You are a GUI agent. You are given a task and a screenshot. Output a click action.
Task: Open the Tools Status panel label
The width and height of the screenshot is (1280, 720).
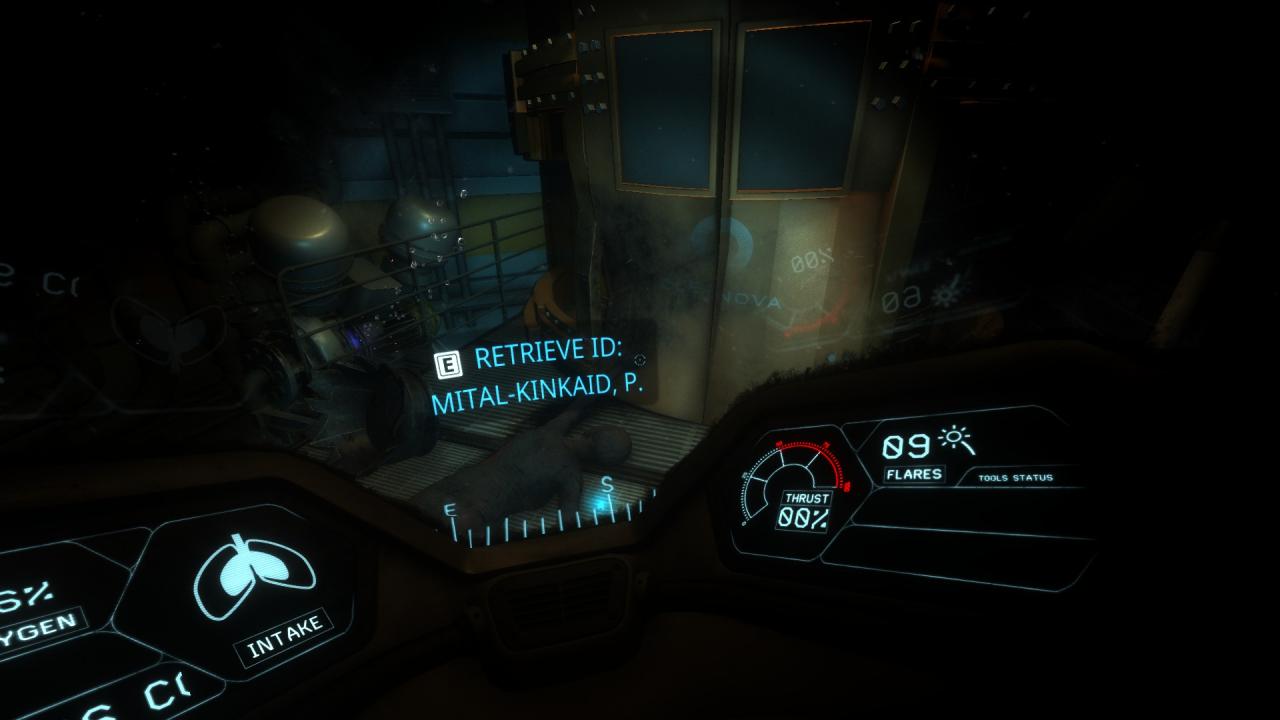(x=1015, y=478)
